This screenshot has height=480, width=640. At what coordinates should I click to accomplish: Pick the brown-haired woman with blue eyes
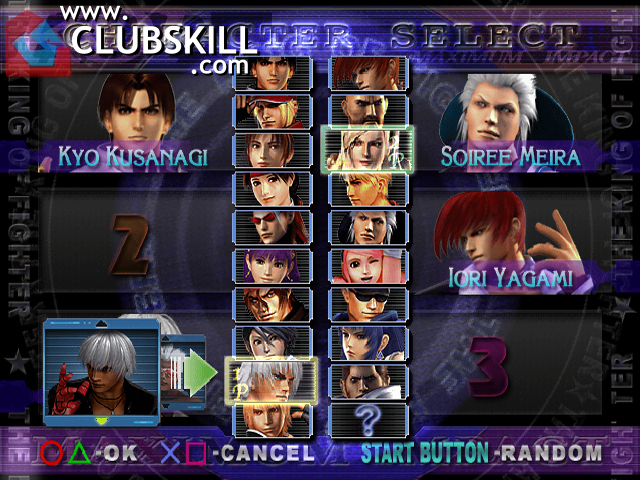[272, 149]
